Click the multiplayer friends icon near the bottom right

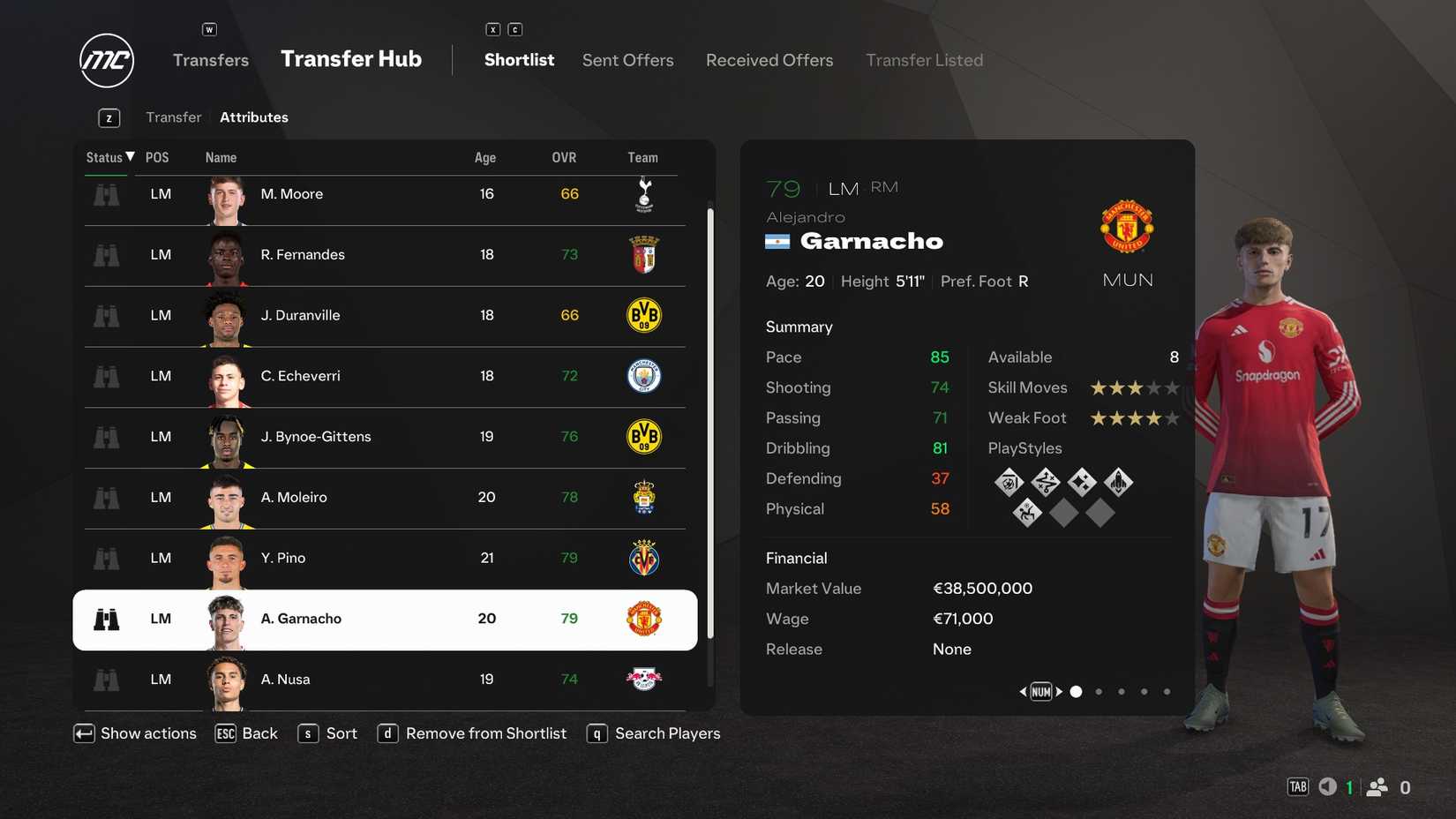[x=1377, y=785]
